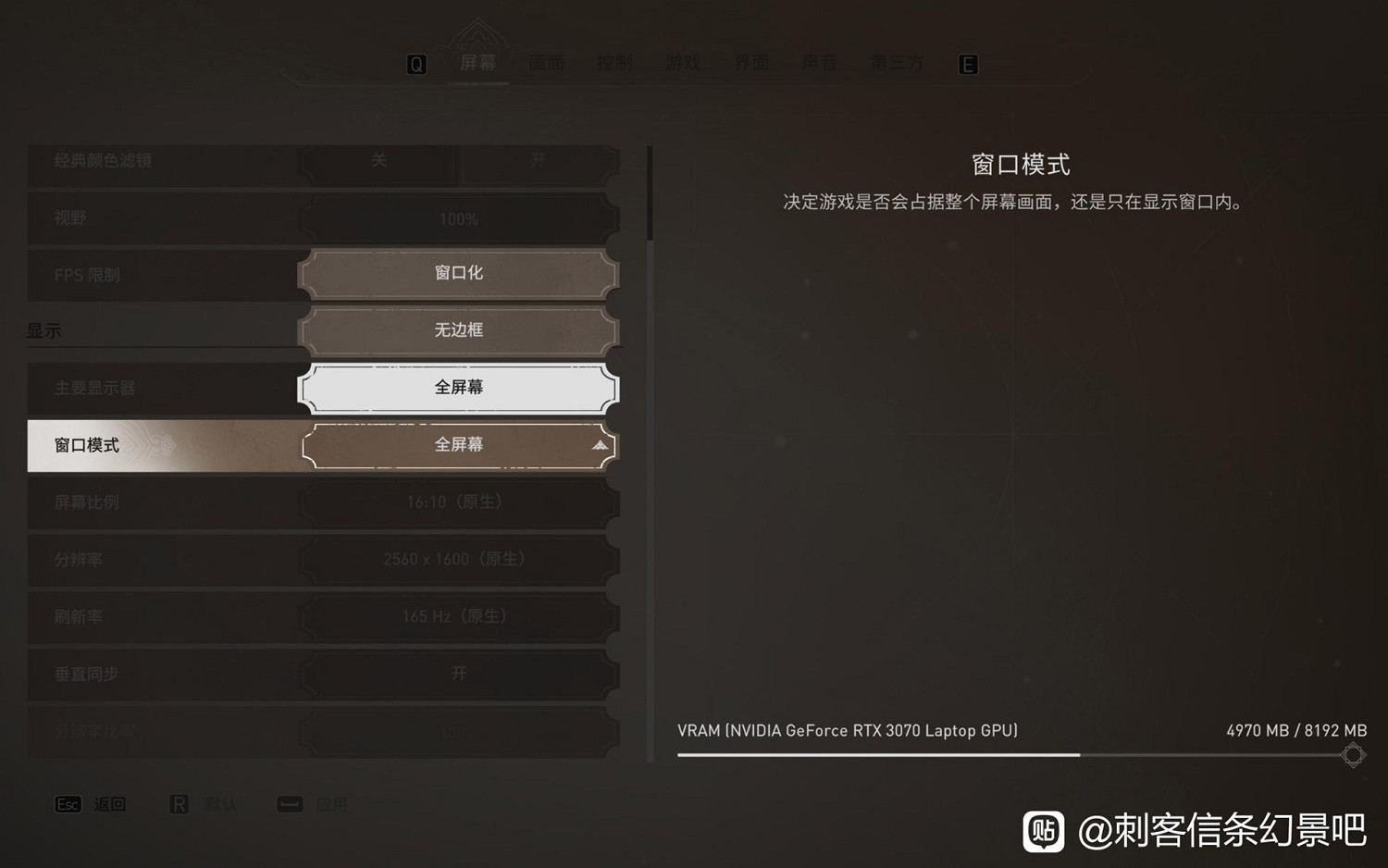Expand the 窗口模式 dropdown

pos(458,445)
